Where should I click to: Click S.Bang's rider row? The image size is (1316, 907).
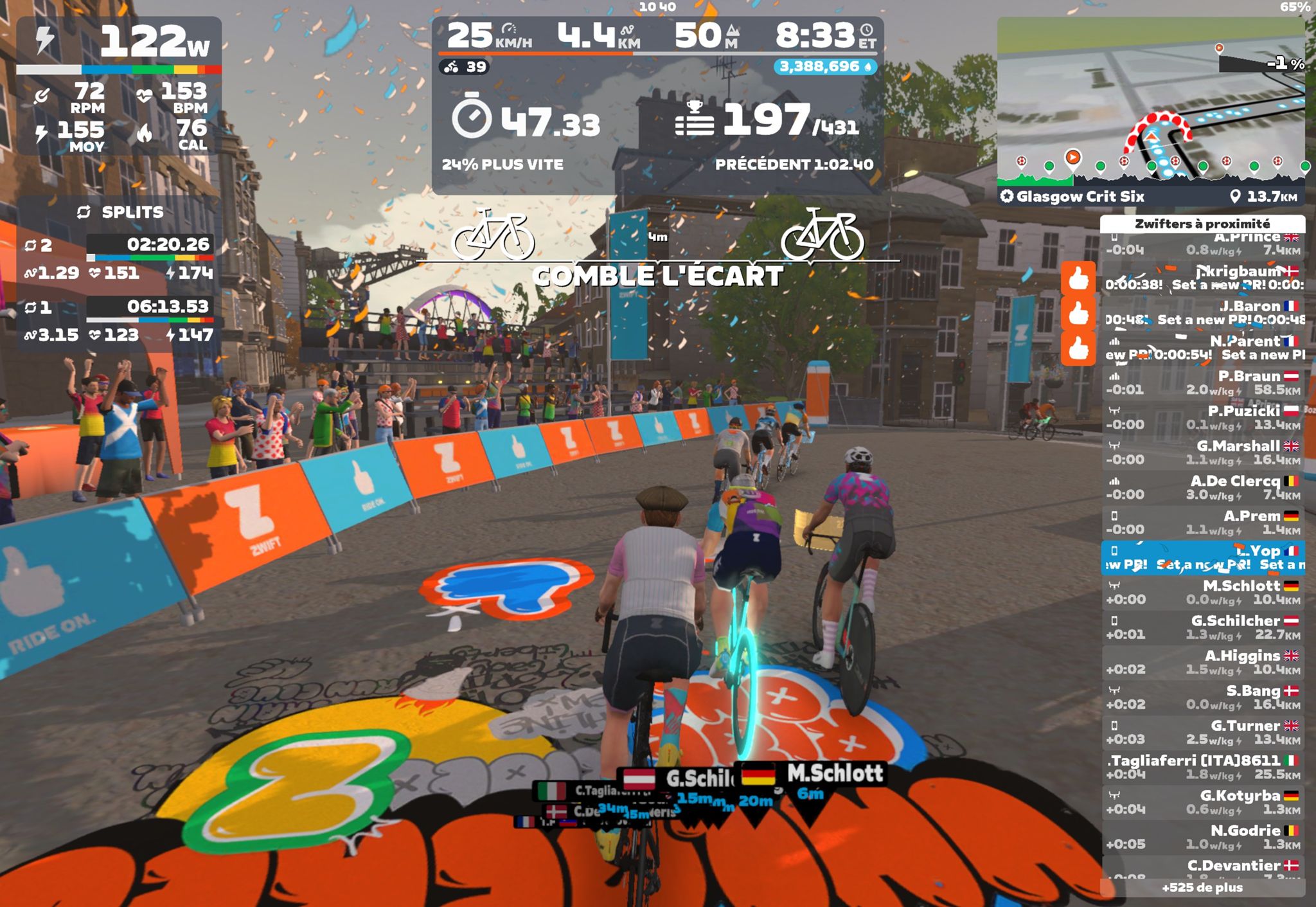pyautogui.click(x=1202, y=697)
